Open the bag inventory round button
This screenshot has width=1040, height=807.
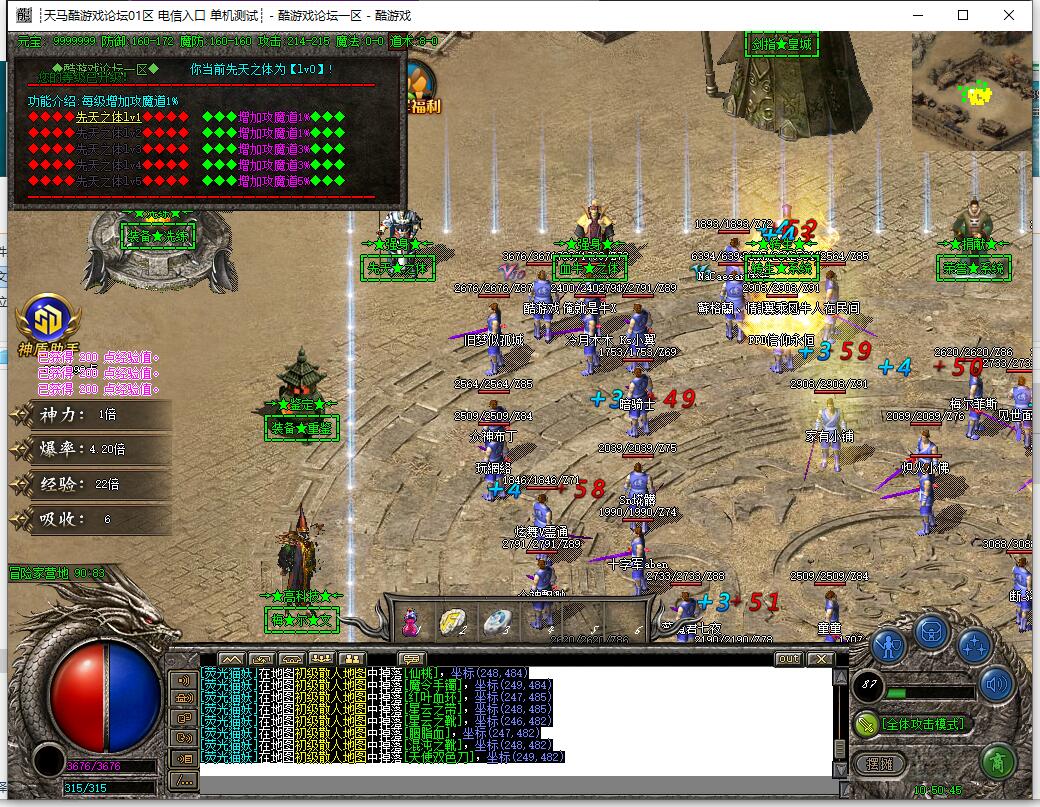point(931,631)
